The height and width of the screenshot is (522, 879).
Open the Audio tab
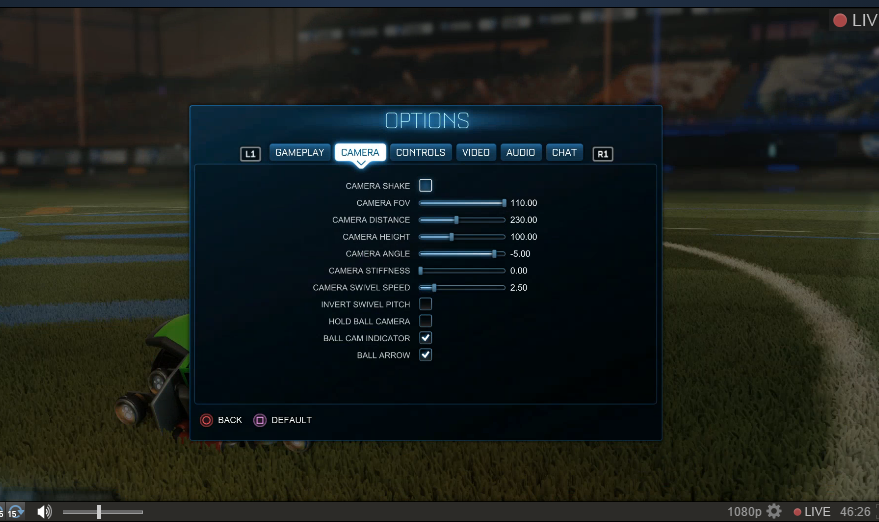tap(521, 153)
